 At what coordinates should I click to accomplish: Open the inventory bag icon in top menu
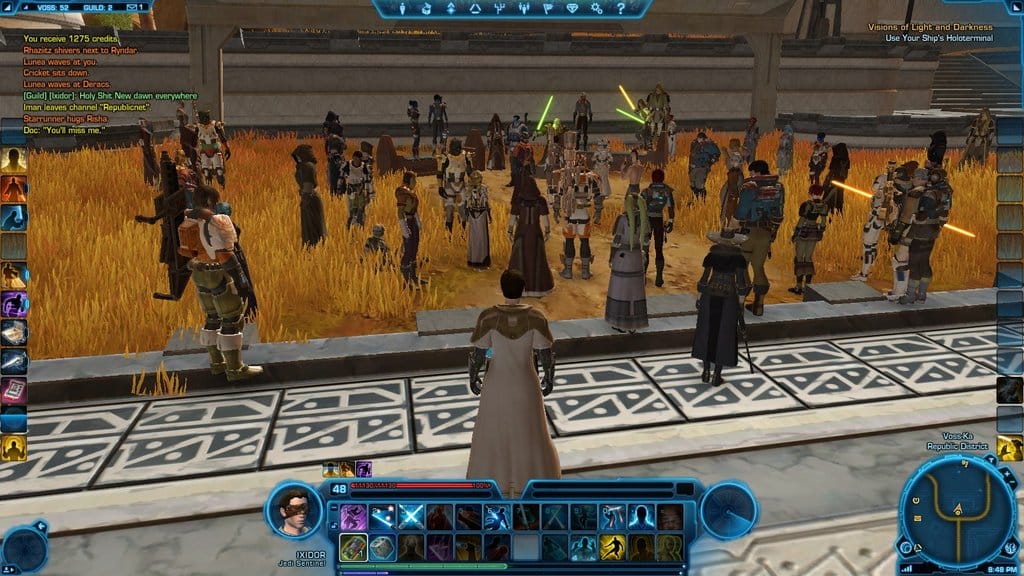coord(427,9)
